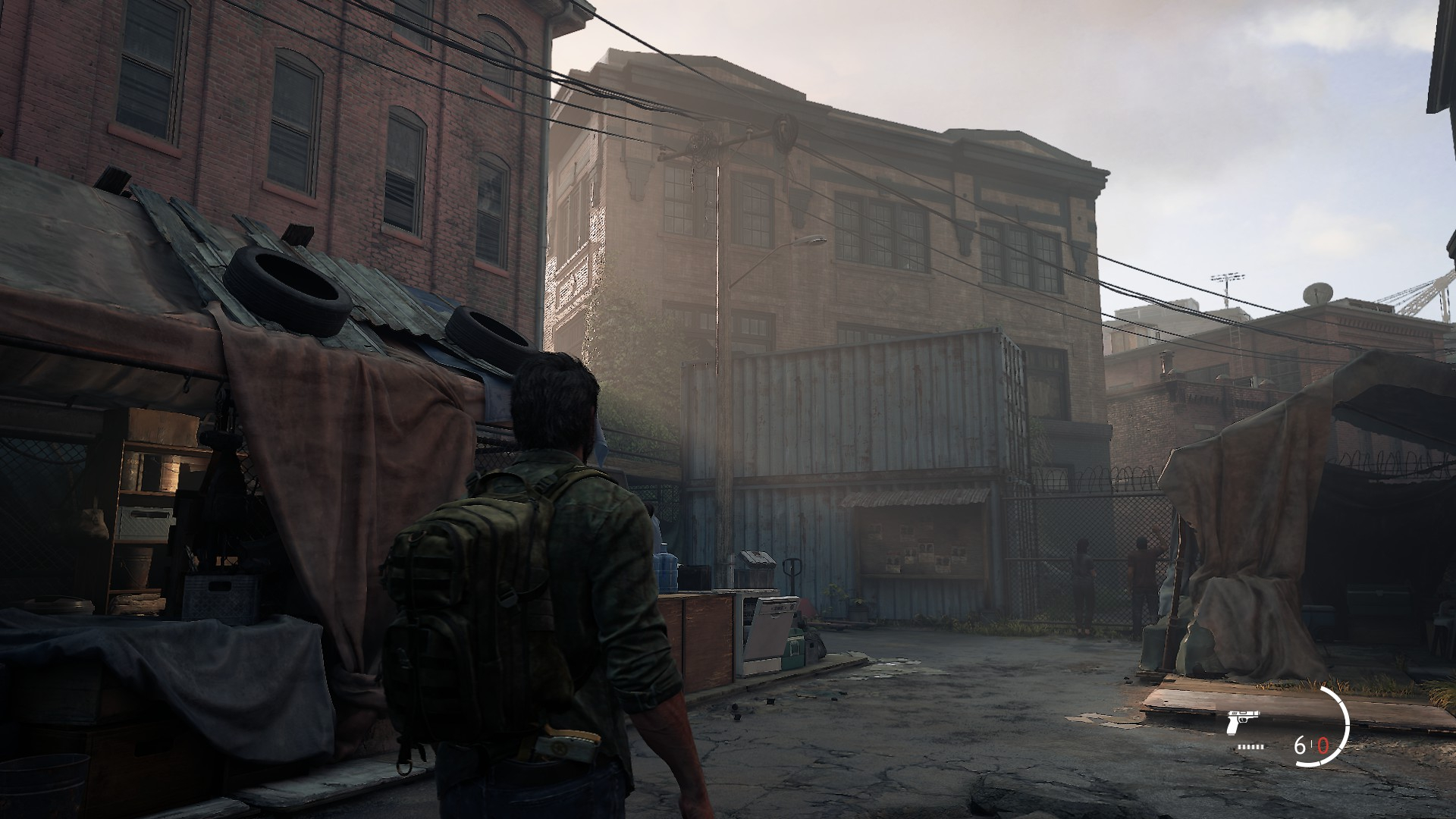The height and width of the screenshot is (819, 1456).
Task: Select the equipped pistol weapon icon
Action: (x=1241, y=723)
